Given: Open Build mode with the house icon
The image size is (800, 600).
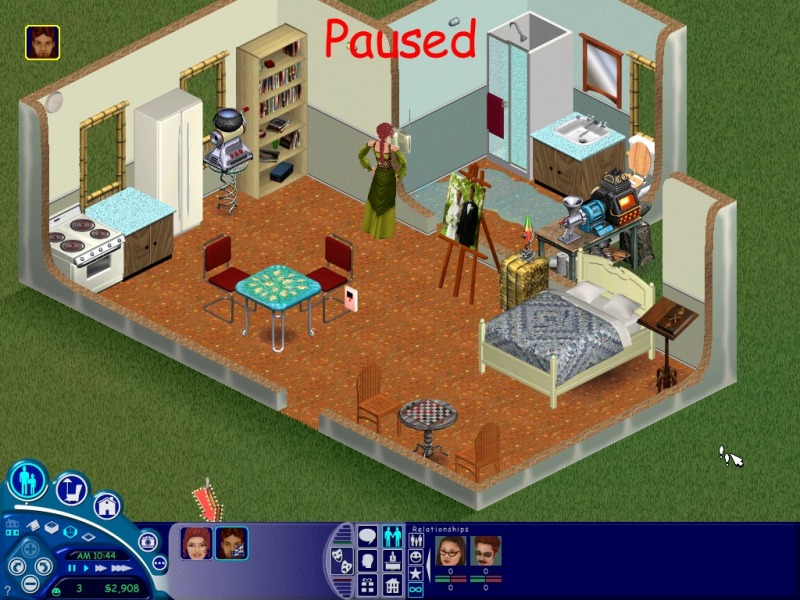Looking at the screenshot, I should coord(108,505).
